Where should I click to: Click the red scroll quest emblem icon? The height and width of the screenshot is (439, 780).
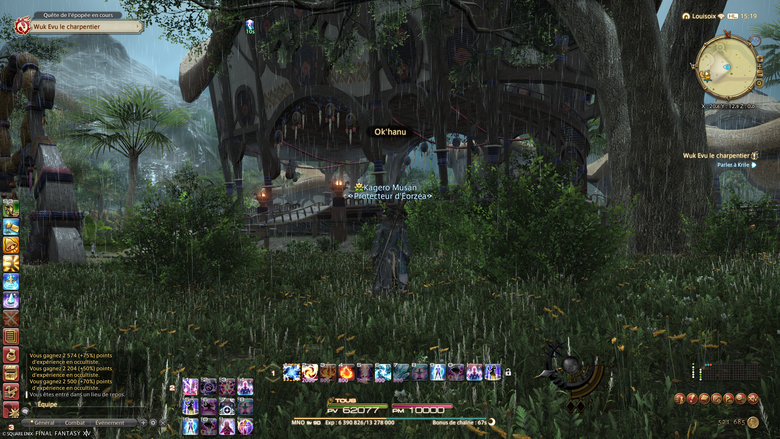[x=21, y=26]
